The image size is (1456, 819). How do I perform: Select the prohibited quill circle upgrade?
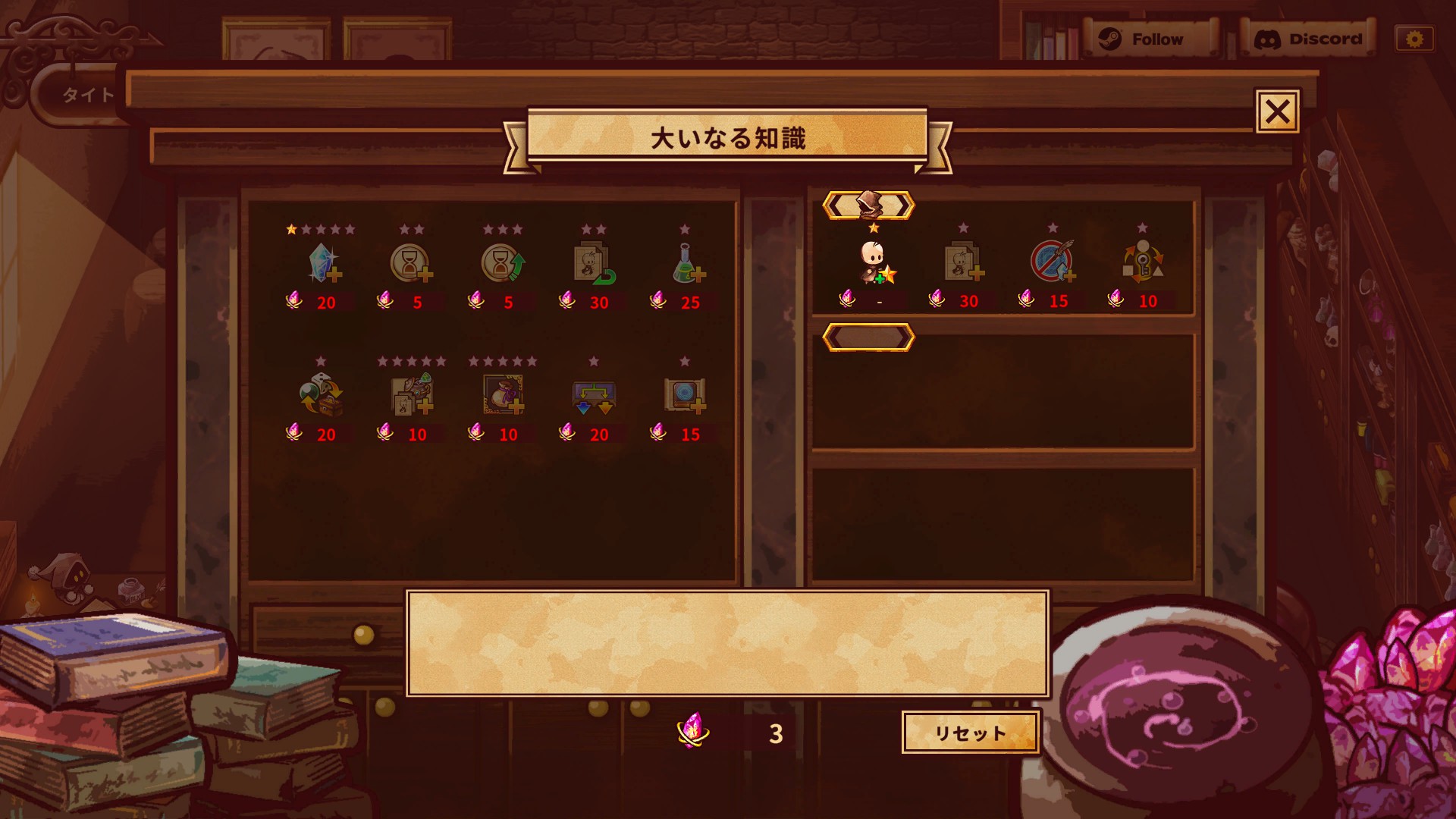coord(1053,262)
